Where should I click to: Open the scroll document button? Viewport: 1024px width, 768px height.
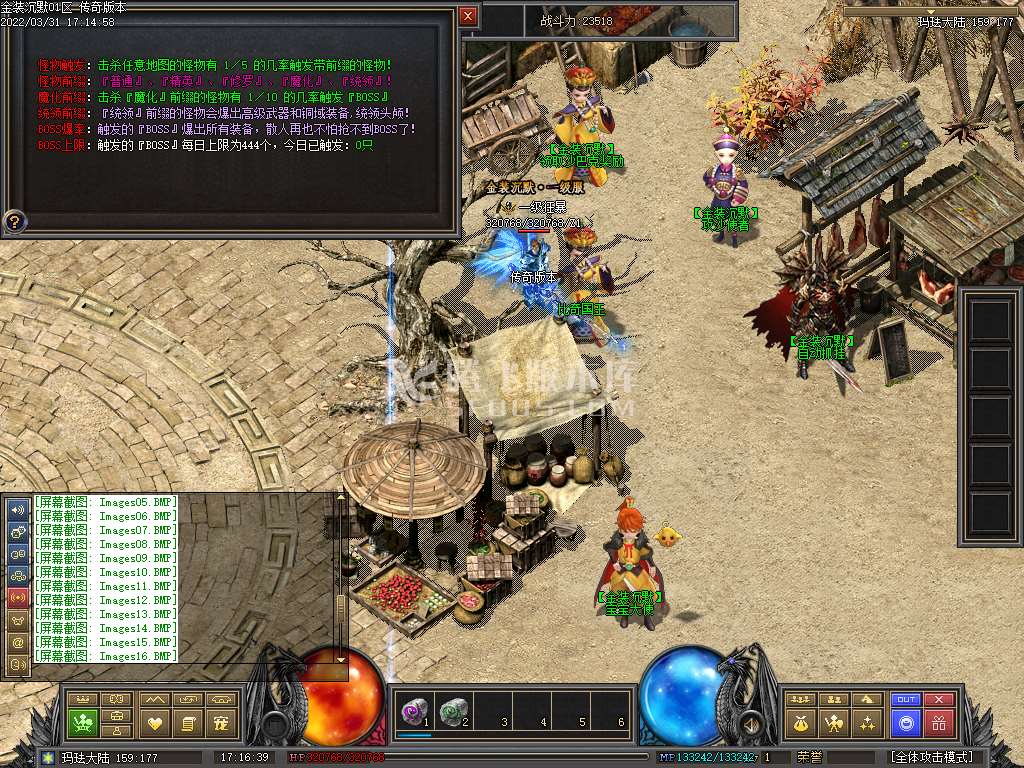tap(187, 722)
